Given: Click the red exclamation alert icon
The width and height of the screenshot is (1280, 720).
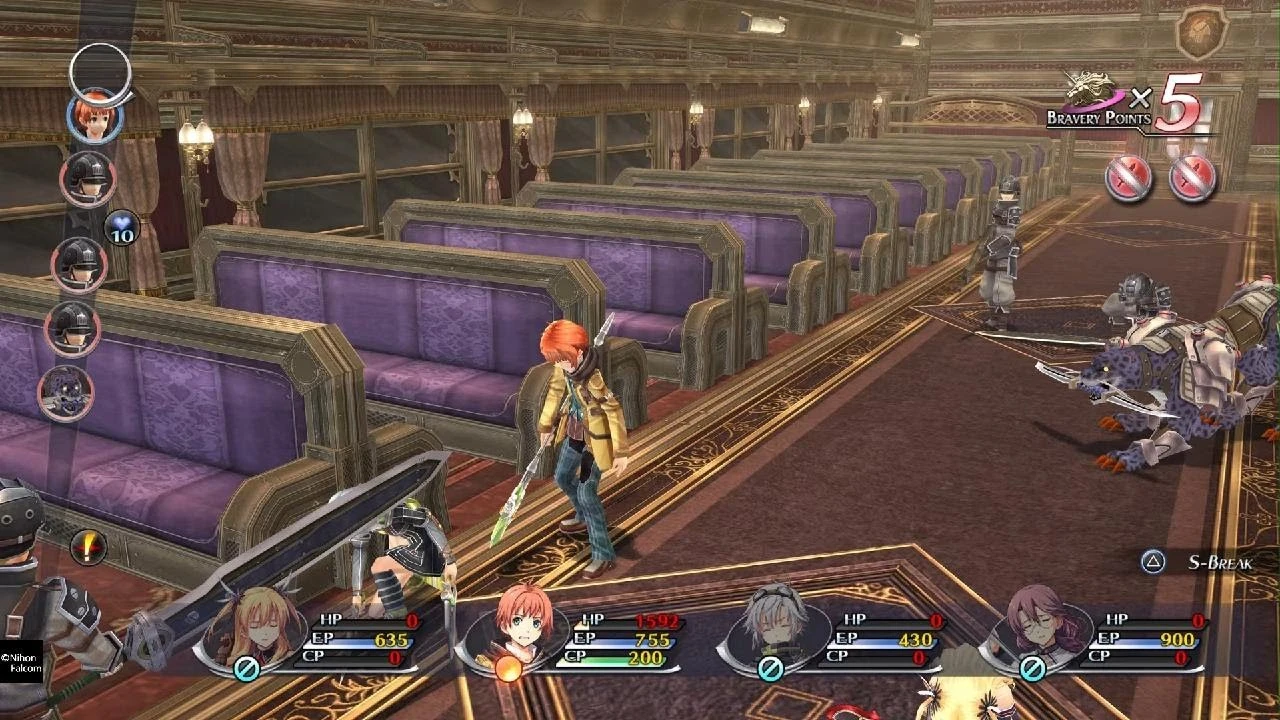Looking at the screenshot, I should [x=89, y=547].
